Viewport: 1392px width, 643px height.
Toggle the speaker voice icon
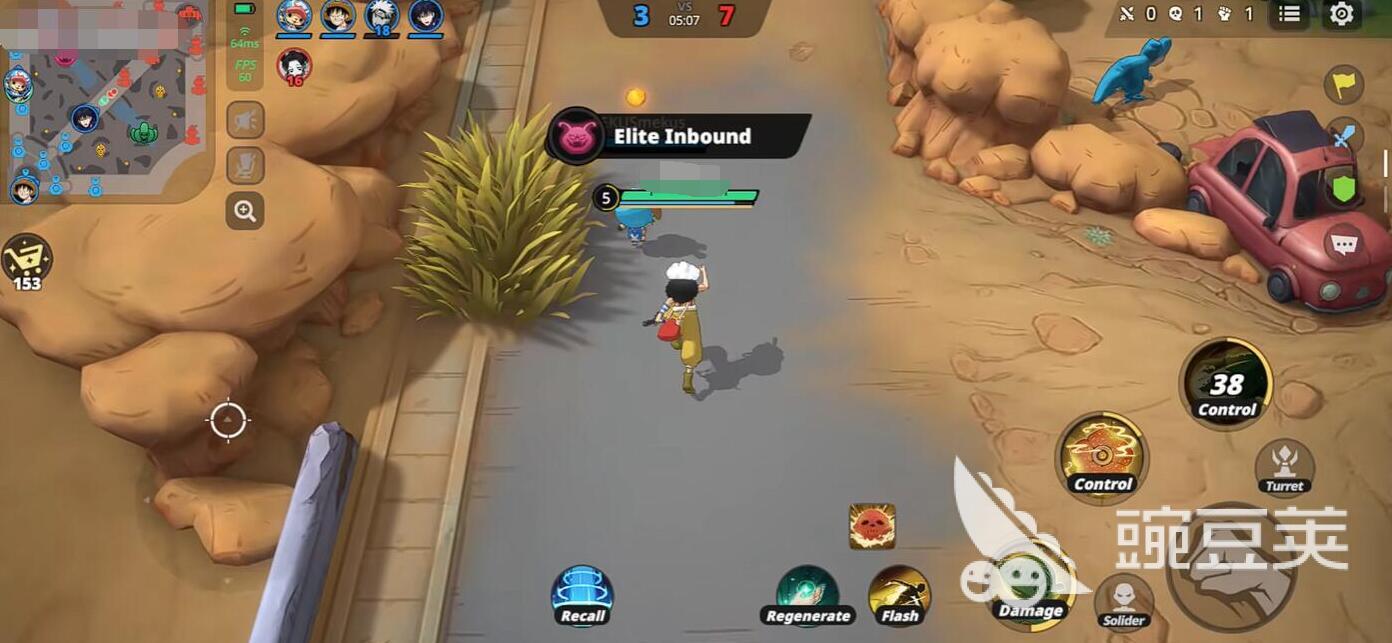pos(245,120)
